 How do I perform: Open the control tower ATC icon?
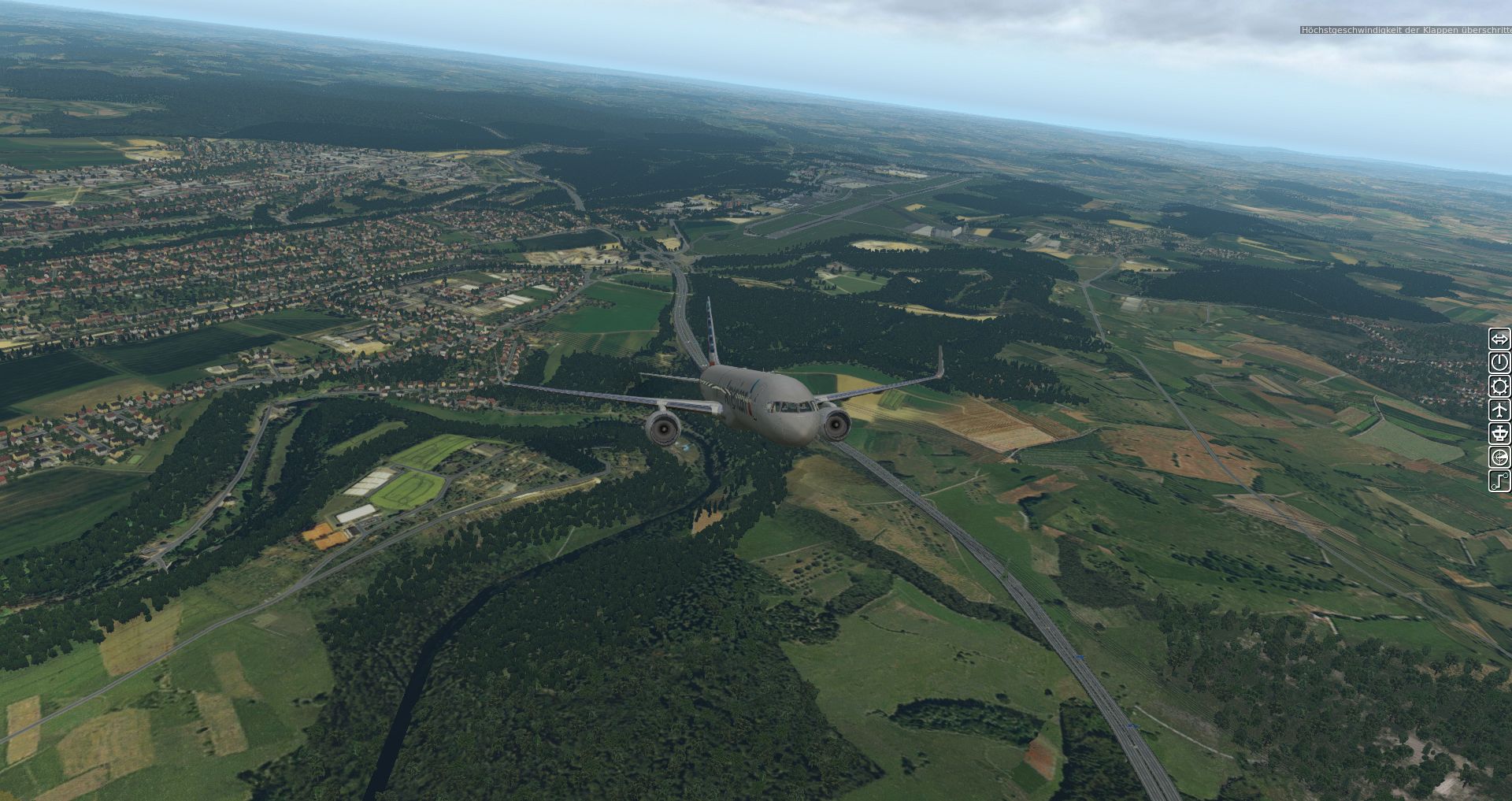click(1499, 433)
